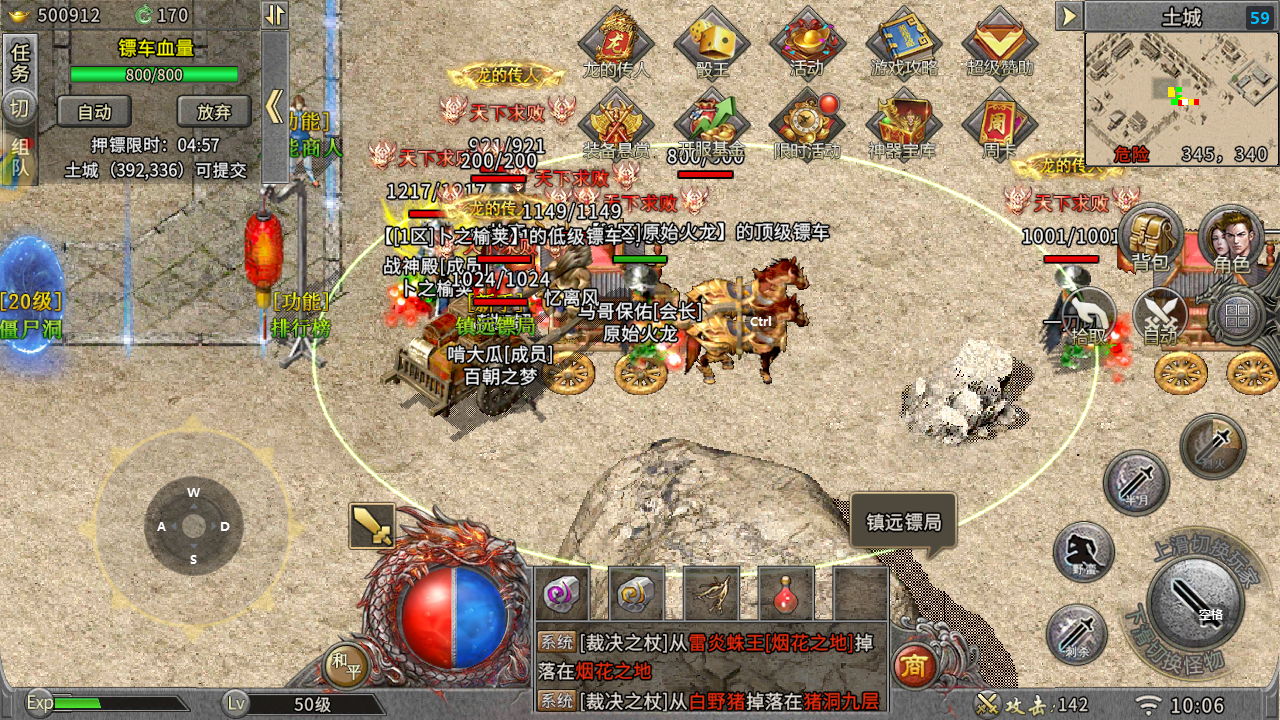The image size is (1280, 720).
Task: Open the 神器宝库 artifact treasury
Action: click(x=904, y=125)
